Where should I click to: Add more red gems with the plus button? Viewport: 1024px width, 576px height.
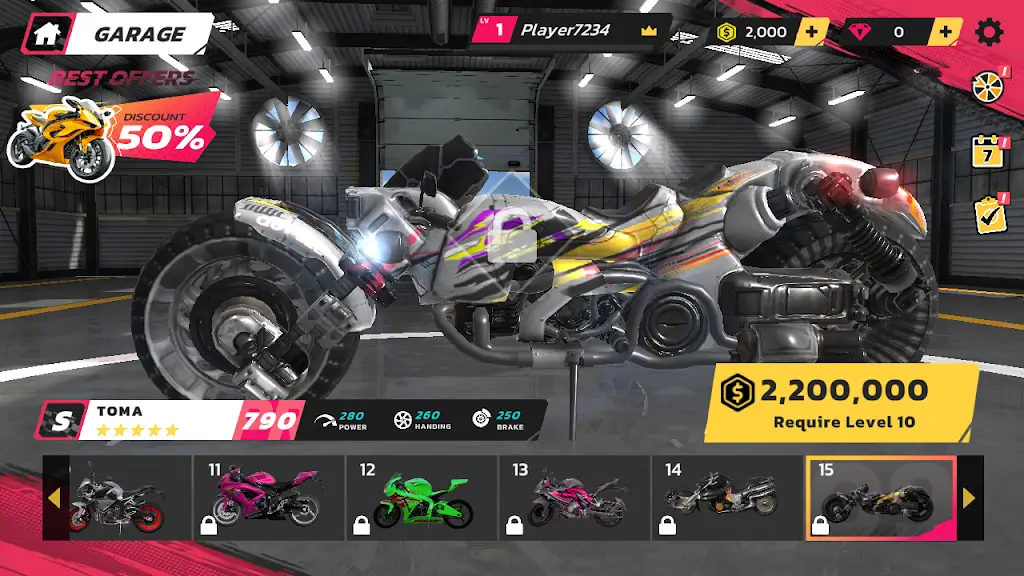944,32
